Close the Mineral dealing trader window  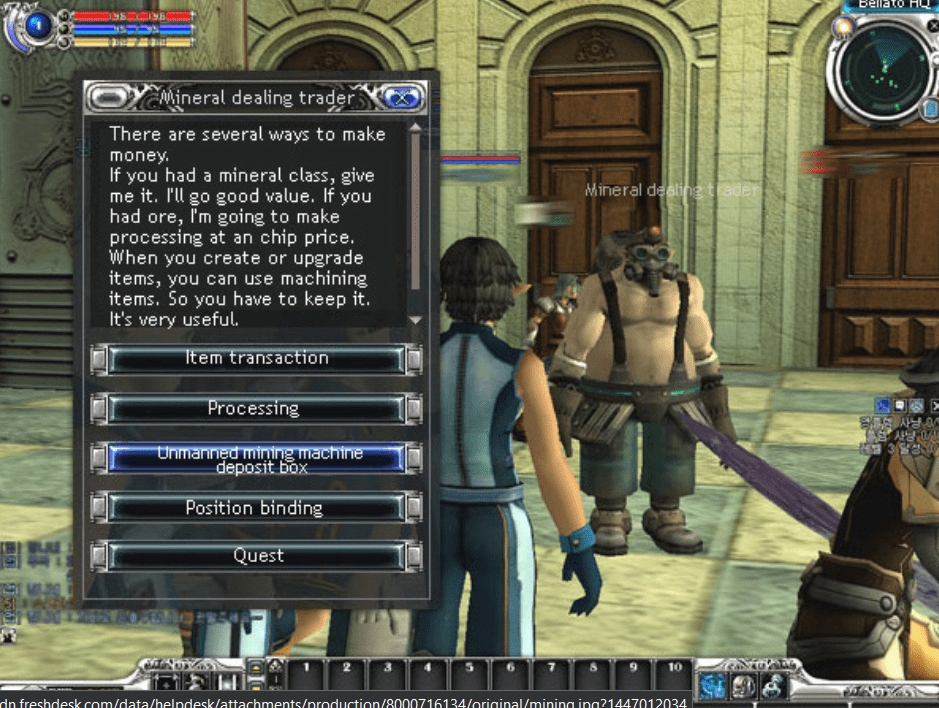pyautogui.click(x=403, y=98)
